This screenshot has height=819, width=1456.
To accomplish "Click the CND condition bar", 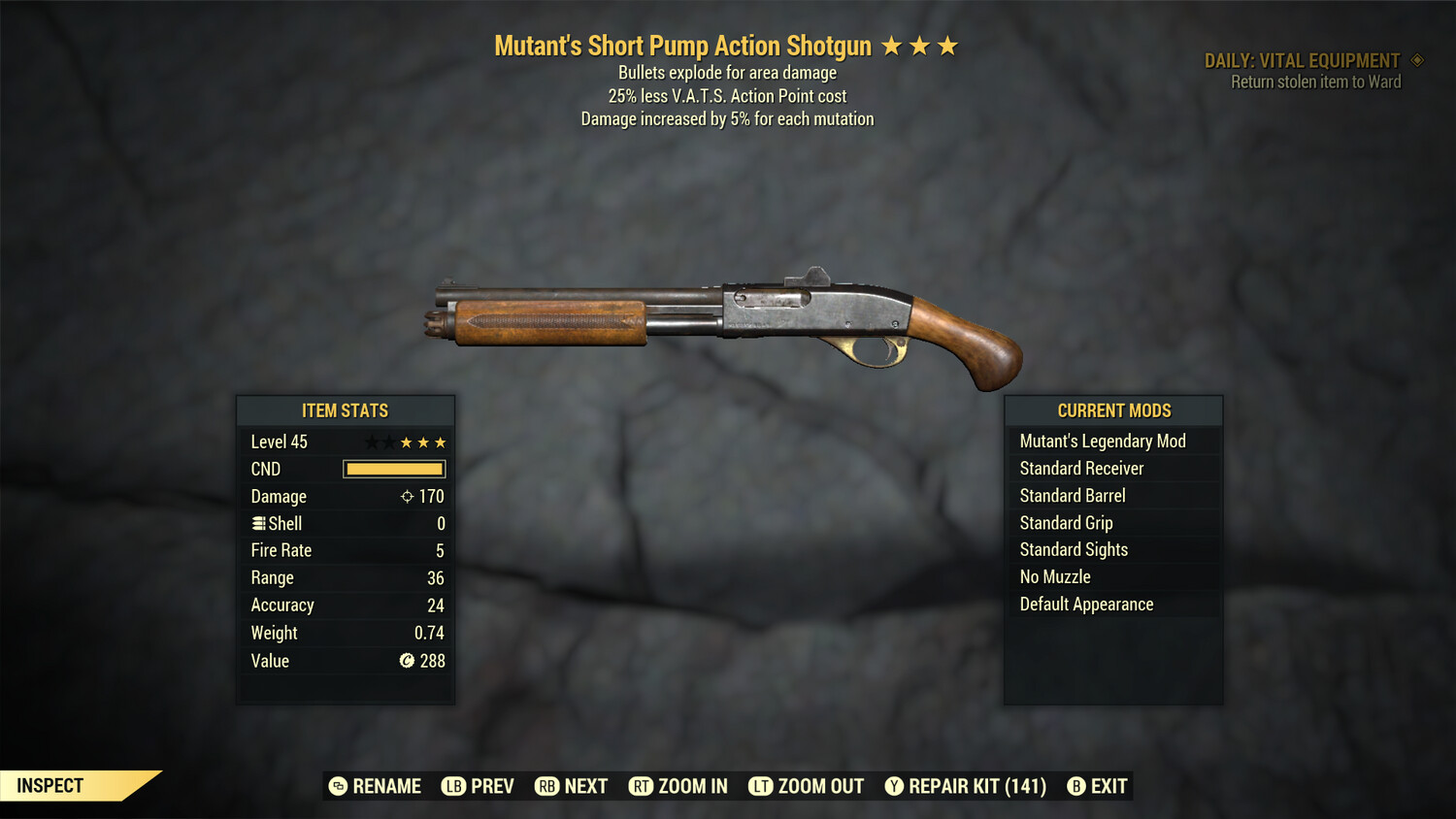I will [393, 469].
